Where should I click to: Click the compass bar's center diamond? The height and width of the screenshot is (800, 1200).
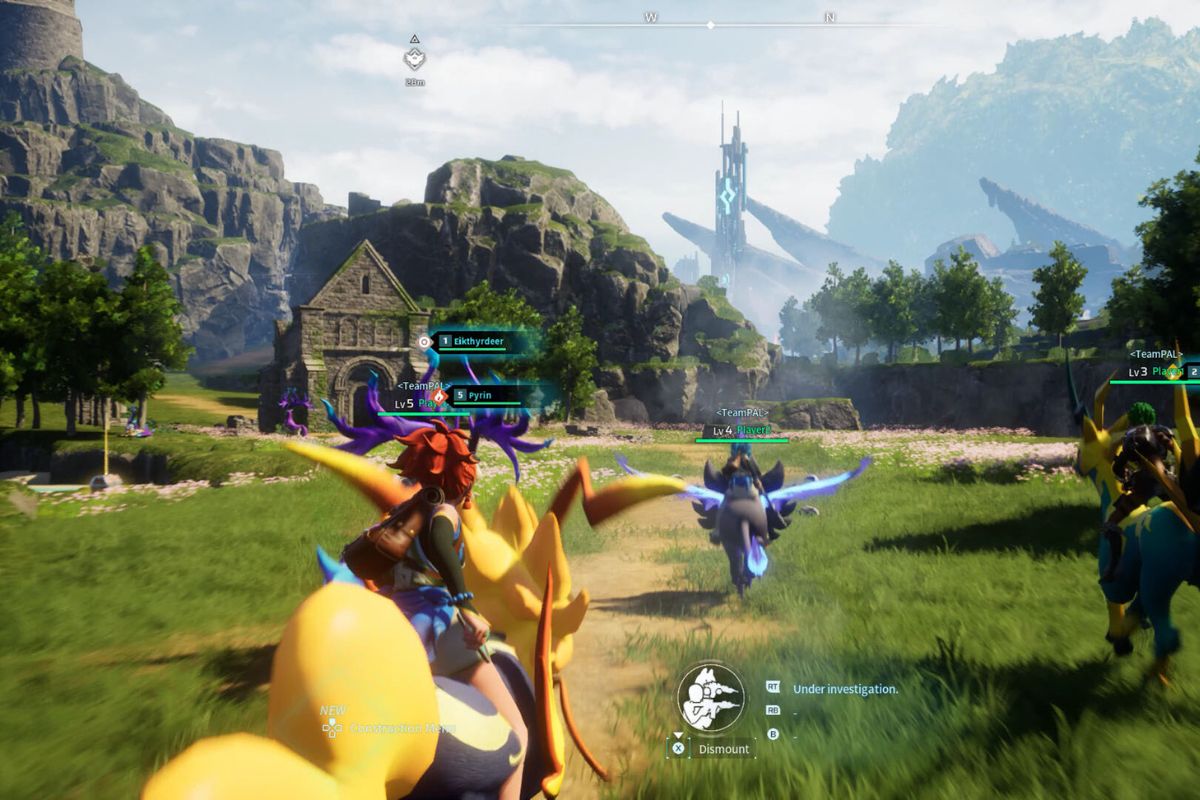(710, 24)
